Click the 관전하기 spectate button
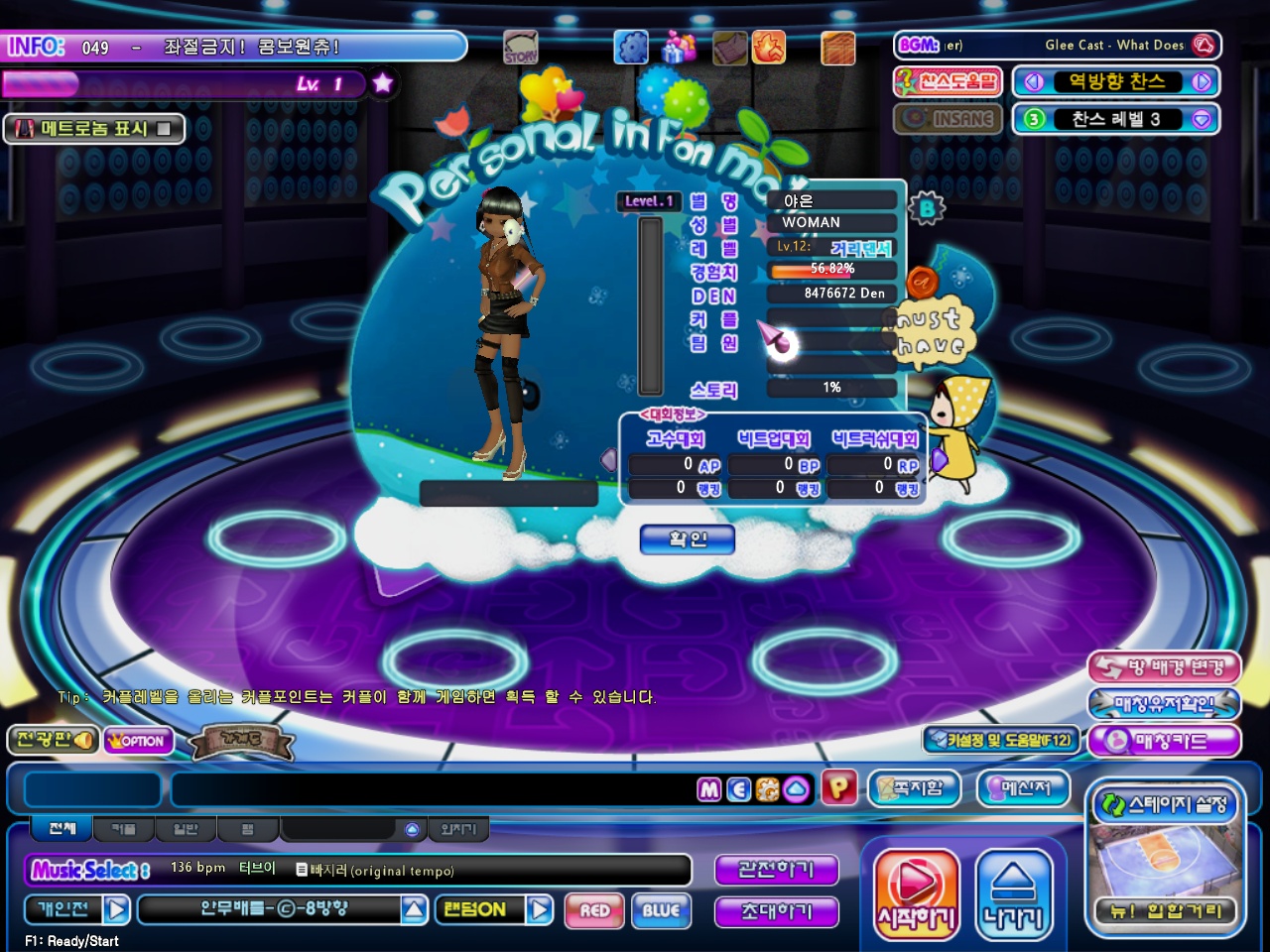Screen dimensions: 1270x952 776,870
